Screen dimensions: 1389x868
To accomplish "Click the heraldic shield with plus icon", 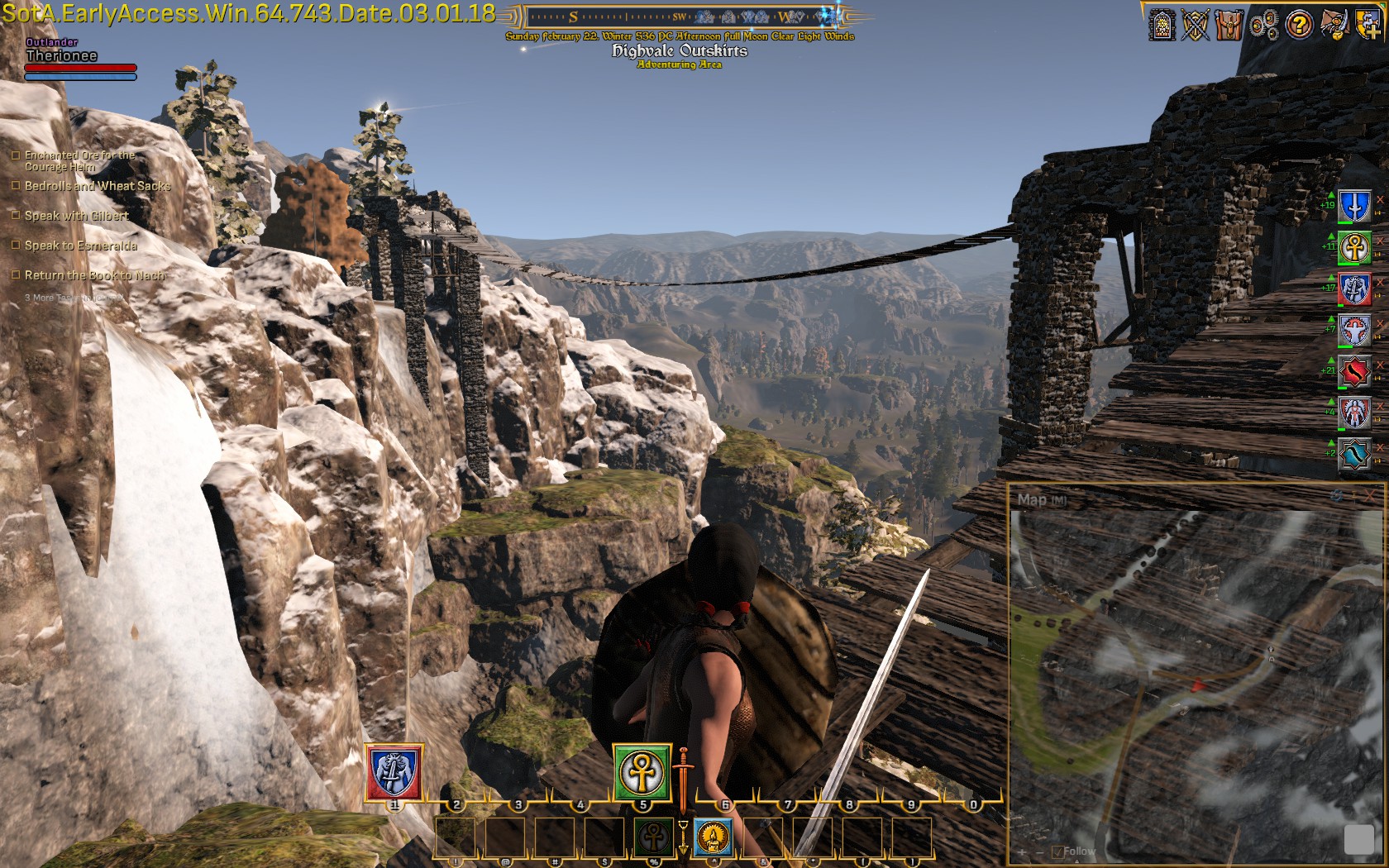I will point(1368,25).
